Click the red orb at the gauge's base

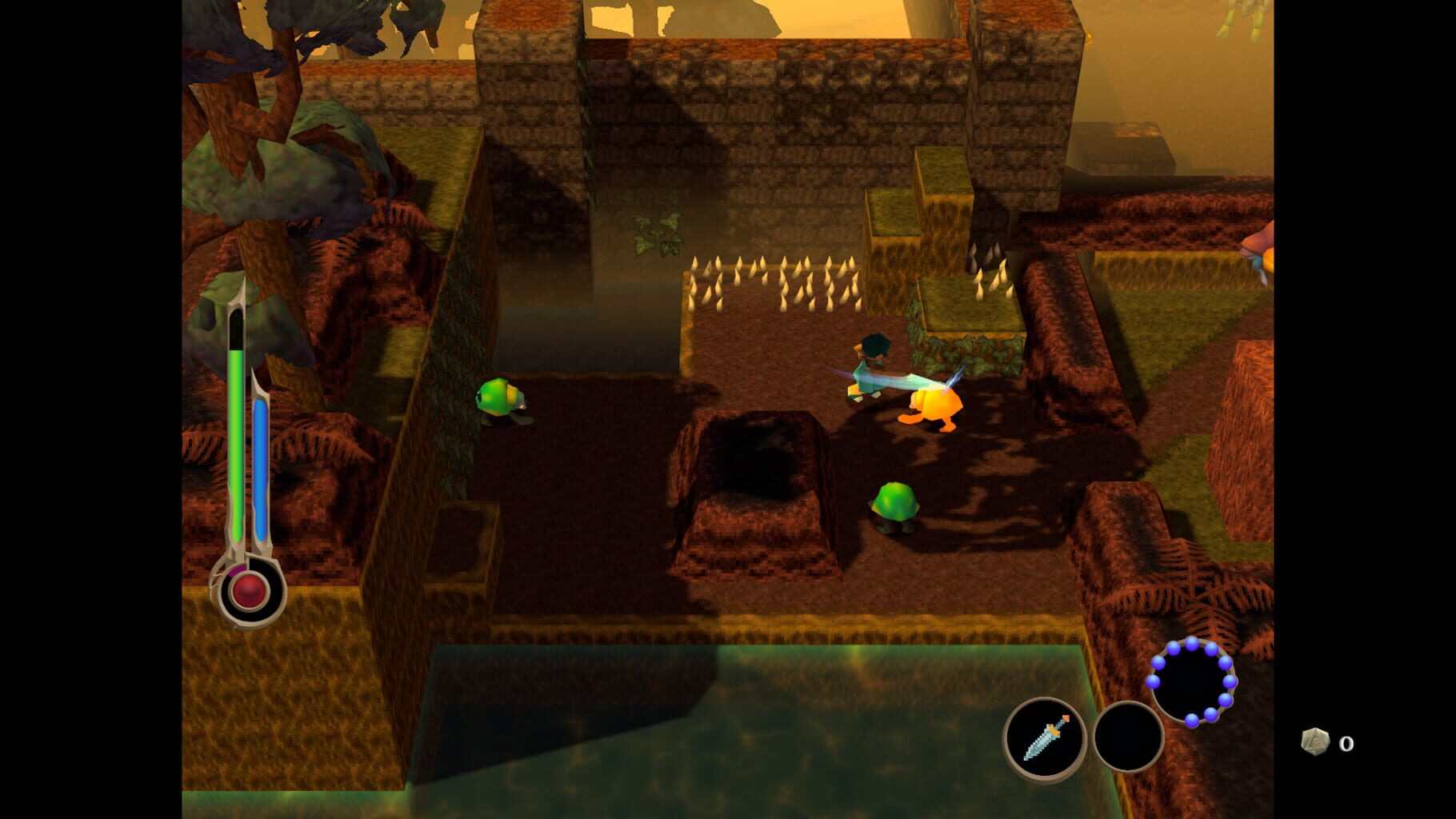pyautogui.click(x=246, y=590)
